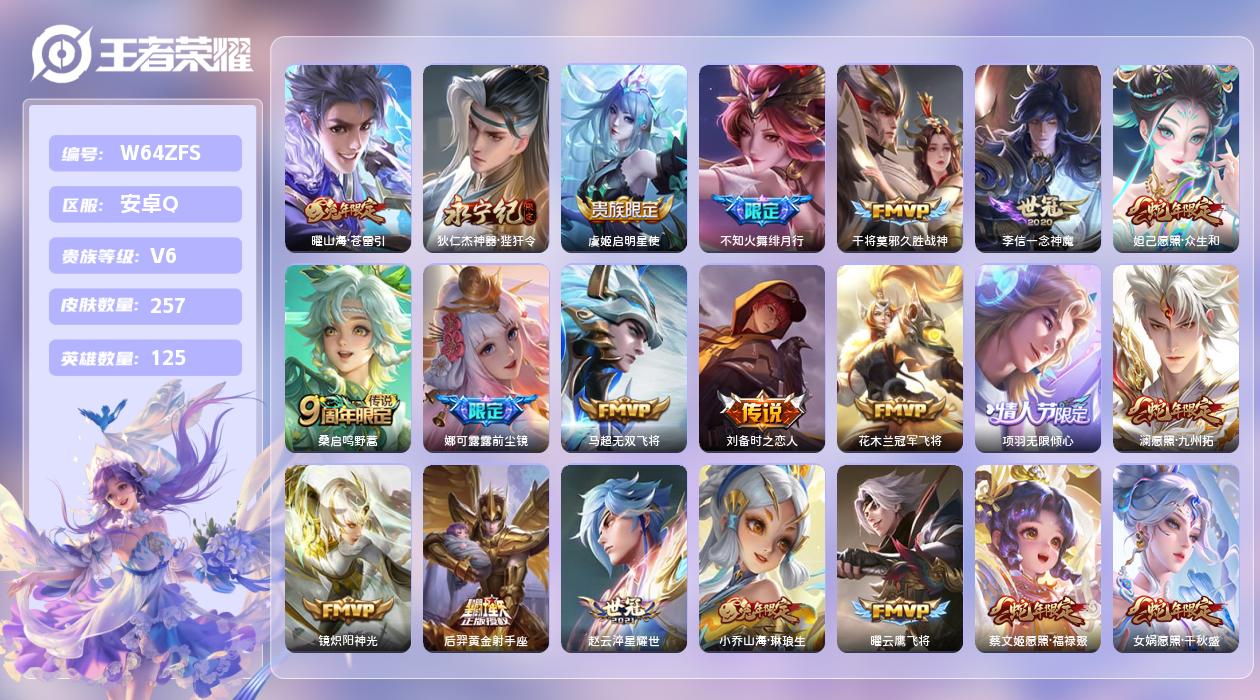Open the 虞姬启明星使 skin card
1260x700 pixels.
pyautogui.click(x=624, y=158)
